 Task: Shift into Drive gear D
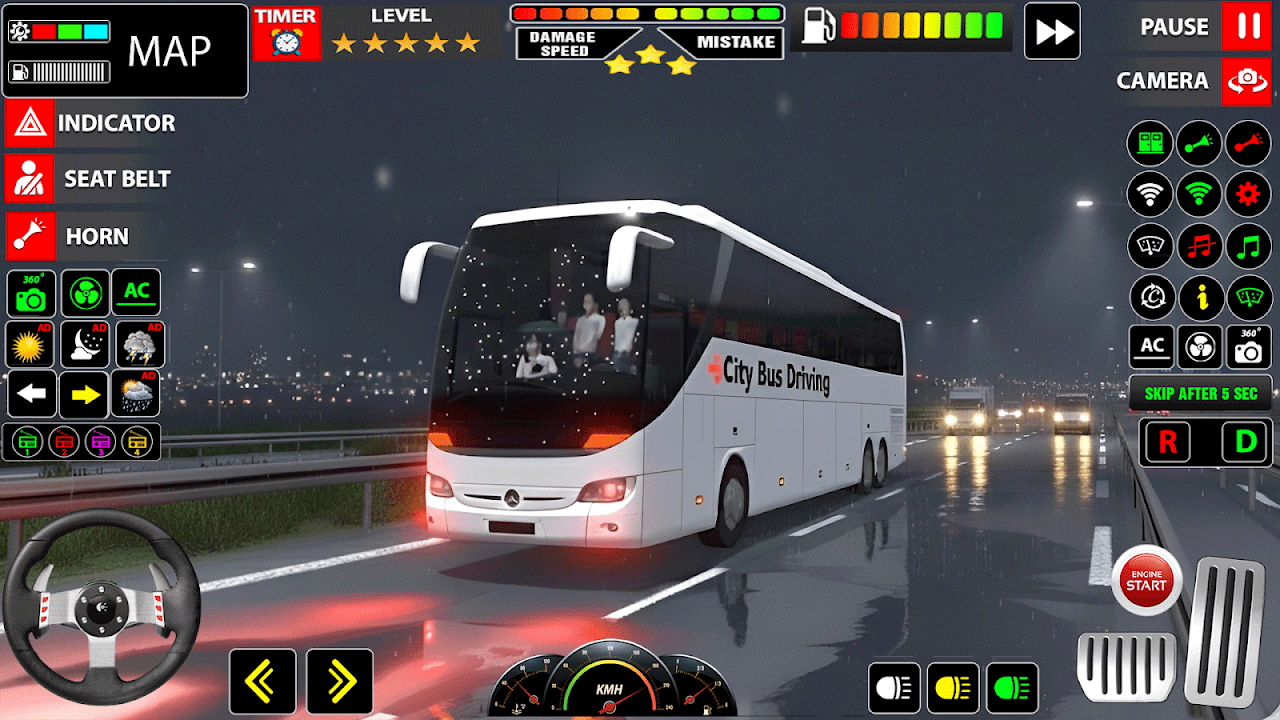click(1246, 443)
